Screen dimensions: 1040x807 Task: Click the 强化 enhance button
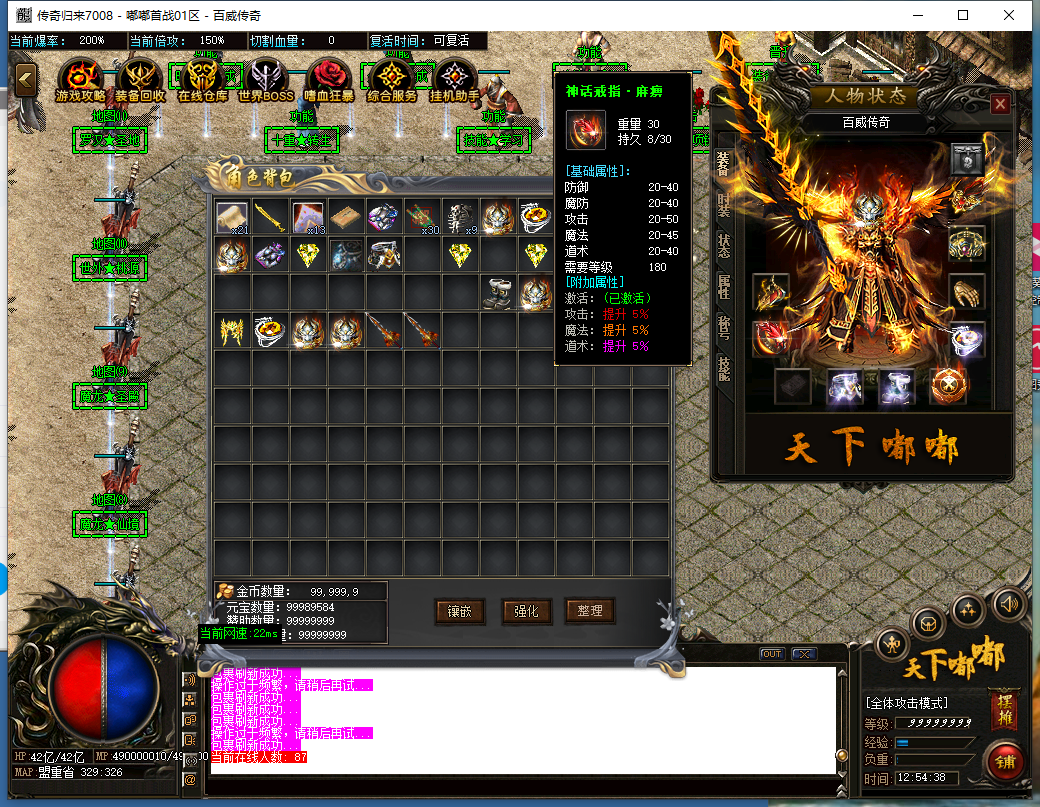pos(525,611)
